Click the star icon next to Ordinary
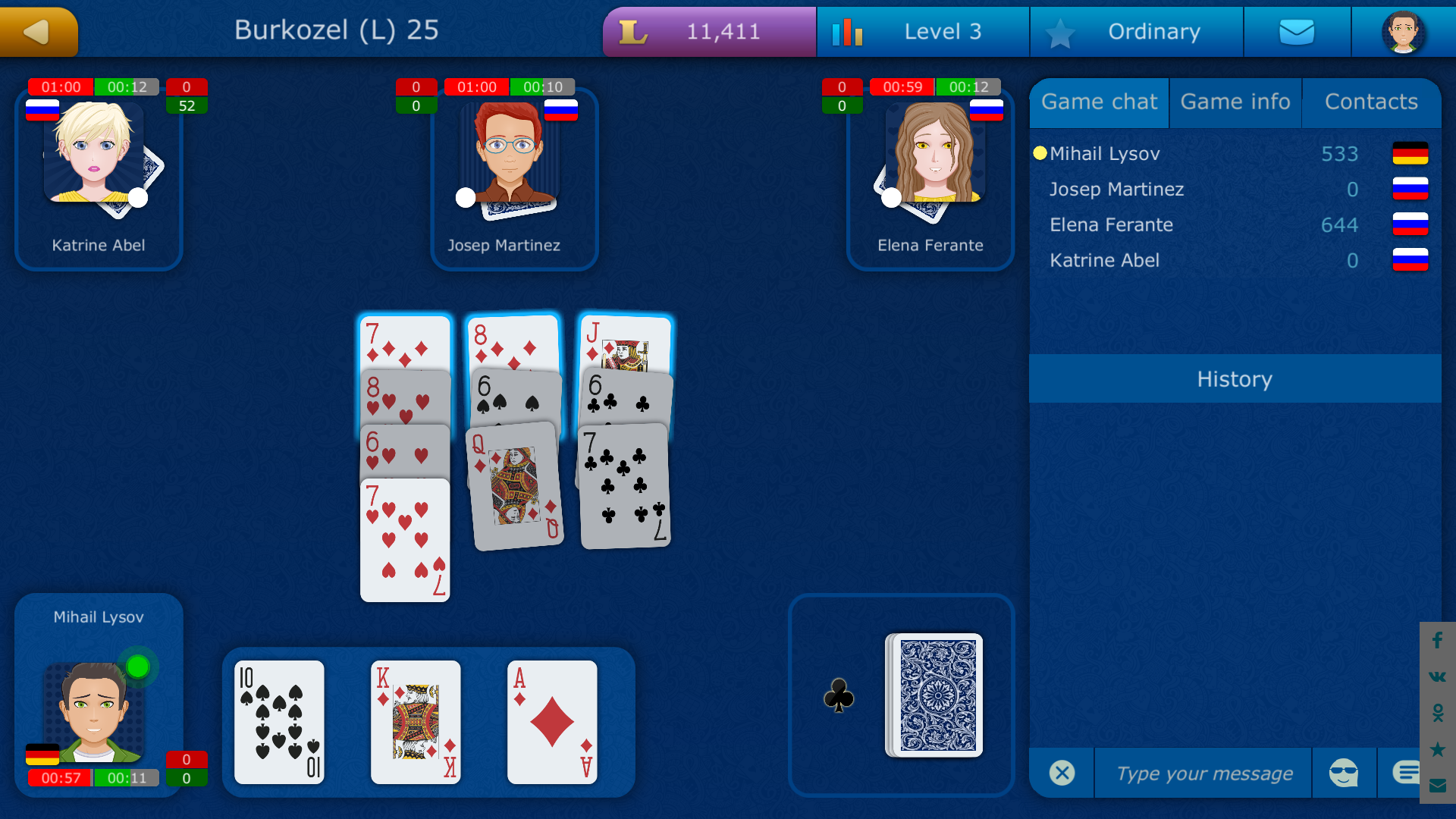Image resolution: width=1456 pixels, height=819 pixels. (1061, 32)
